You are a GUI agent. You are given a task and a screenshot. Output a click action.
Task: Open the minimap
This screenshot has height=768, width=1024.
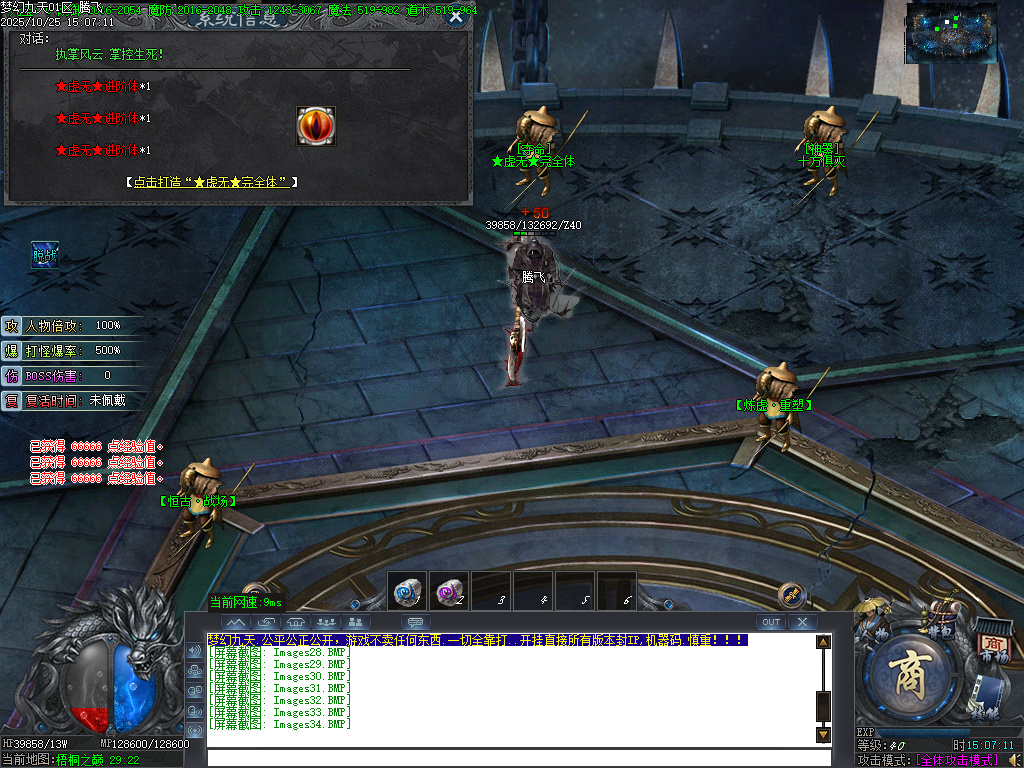click(x=951, y=33)
